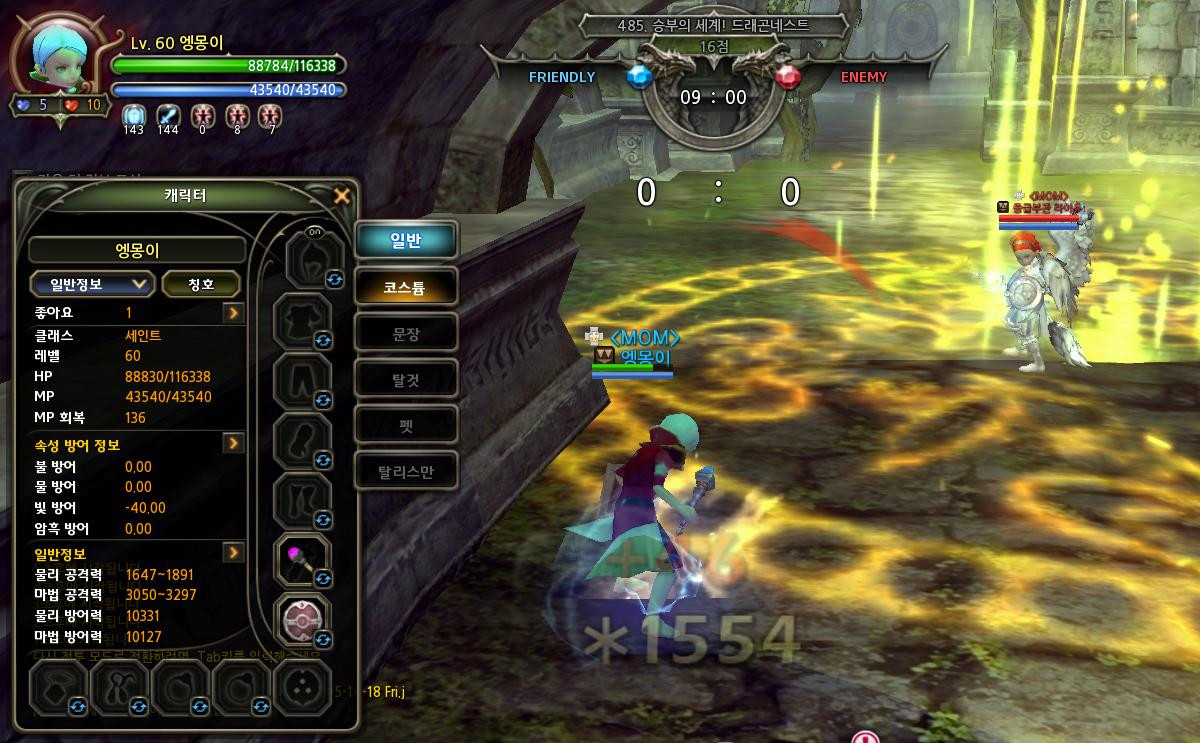Select the equipped wand weapon slot

click(x=302, y=560)
